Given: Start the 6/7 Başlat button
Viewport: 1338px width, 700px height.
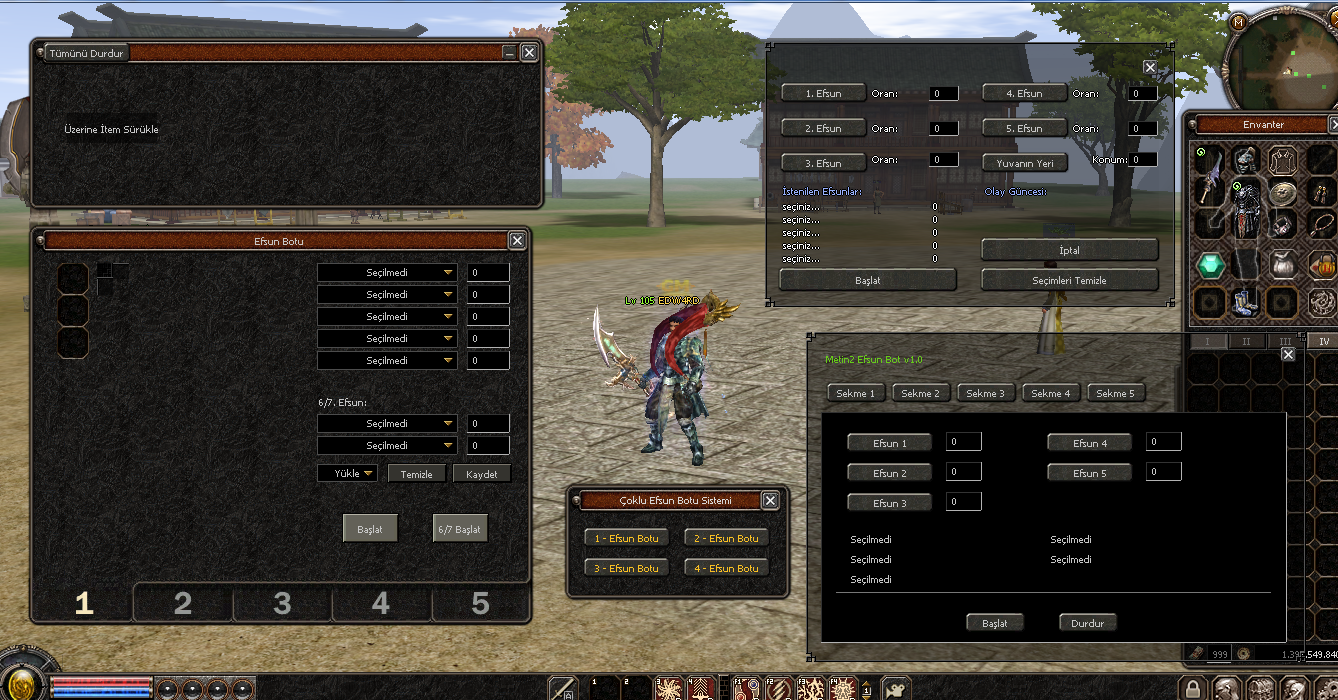Looking at the screenshot, I should [460, 529].
